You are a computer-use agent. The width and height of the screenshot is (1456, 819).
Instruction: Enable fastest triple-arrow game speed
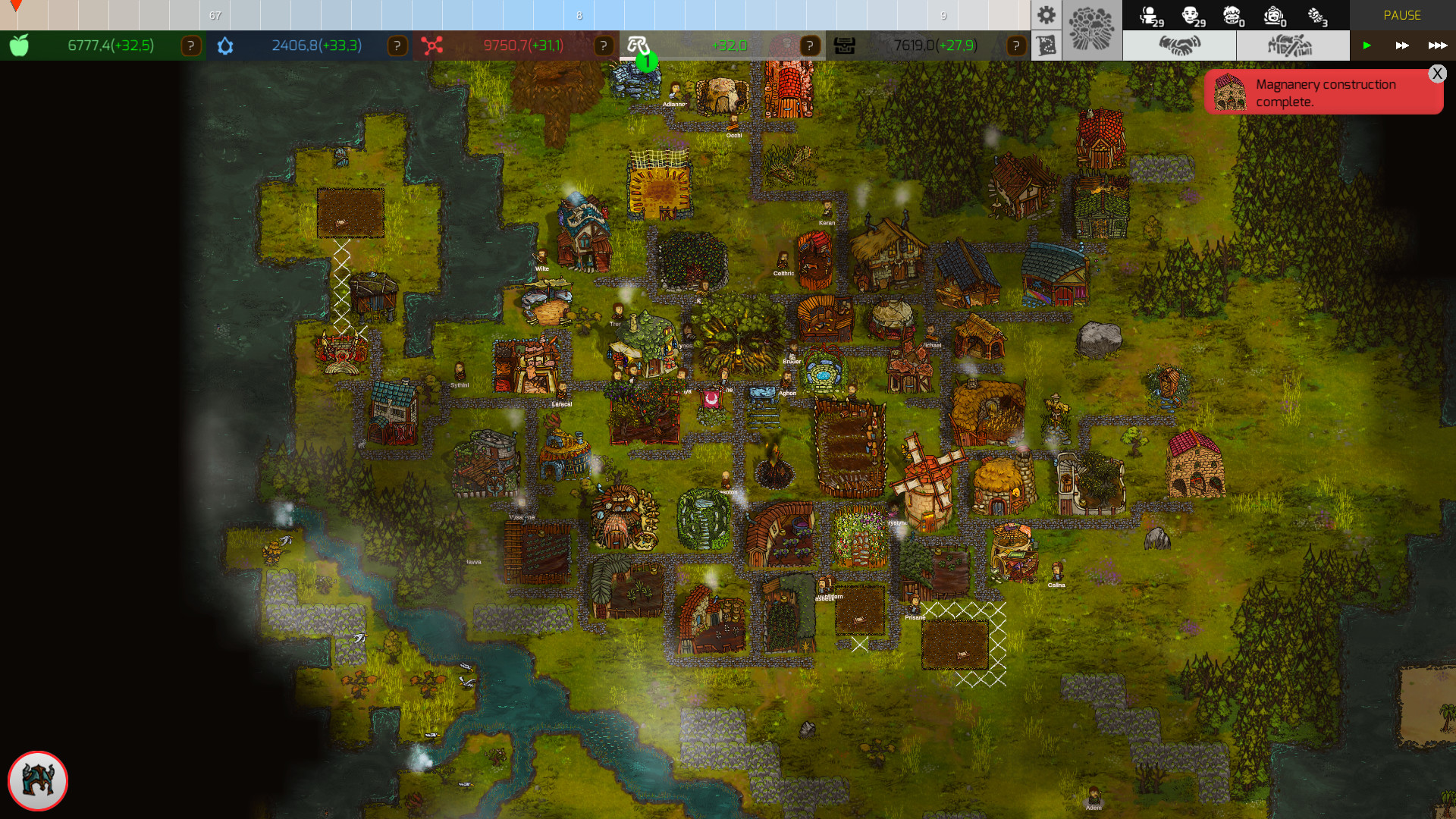[x=1439, y=45]
